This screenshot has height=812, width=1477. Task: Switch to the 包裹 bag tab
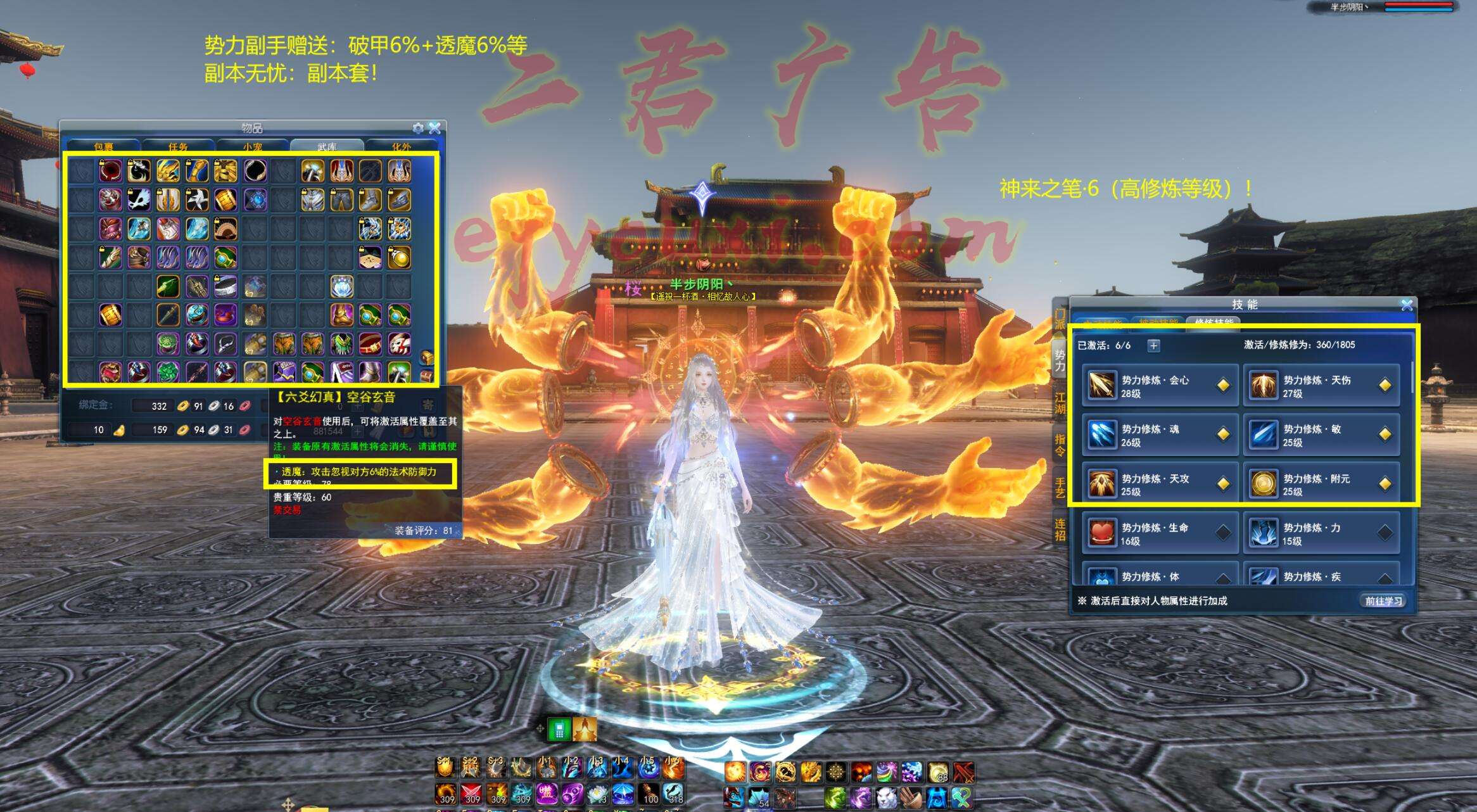(x=103, y=147)
